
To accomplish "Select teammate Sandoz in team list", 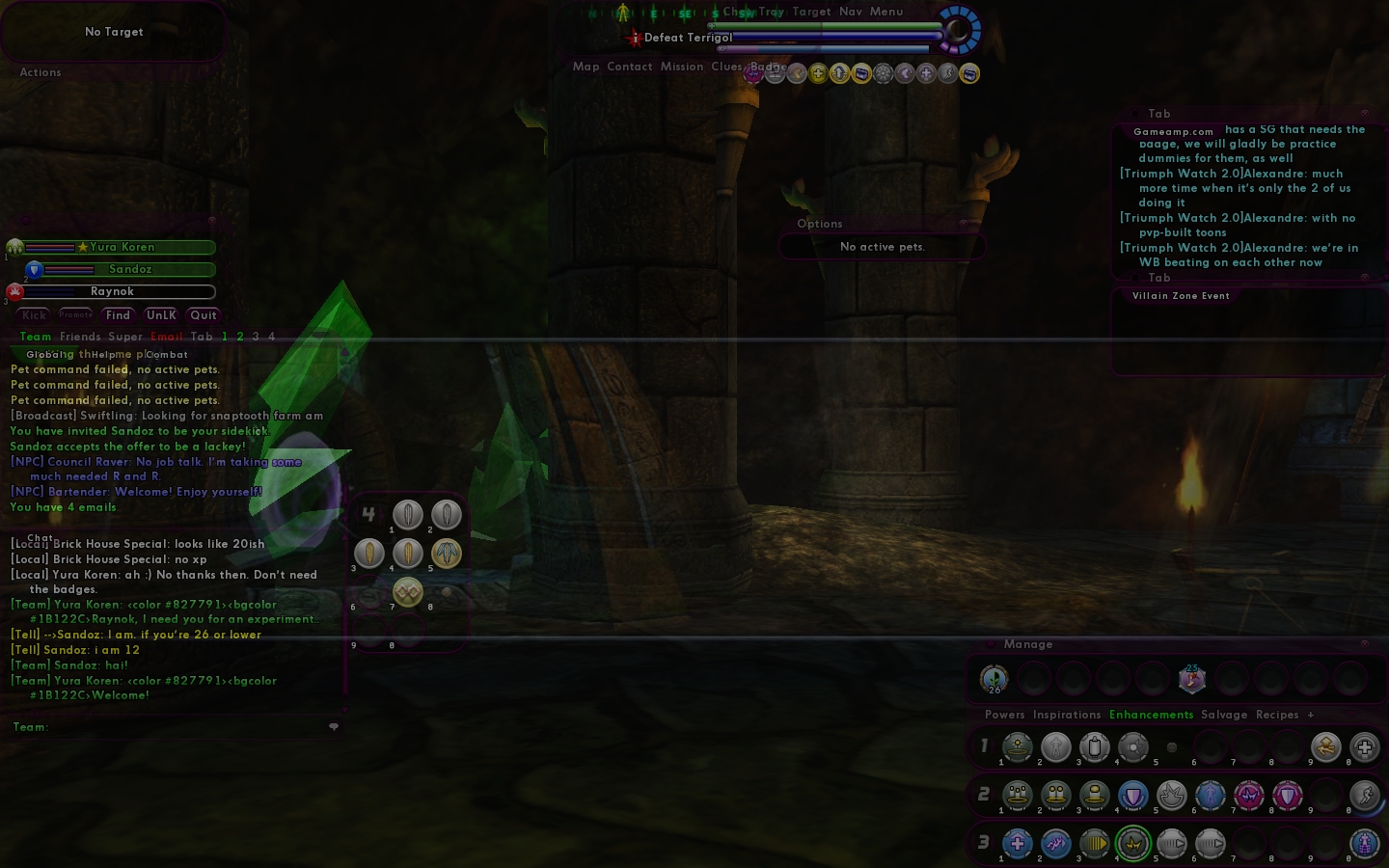I will (129, 269).
